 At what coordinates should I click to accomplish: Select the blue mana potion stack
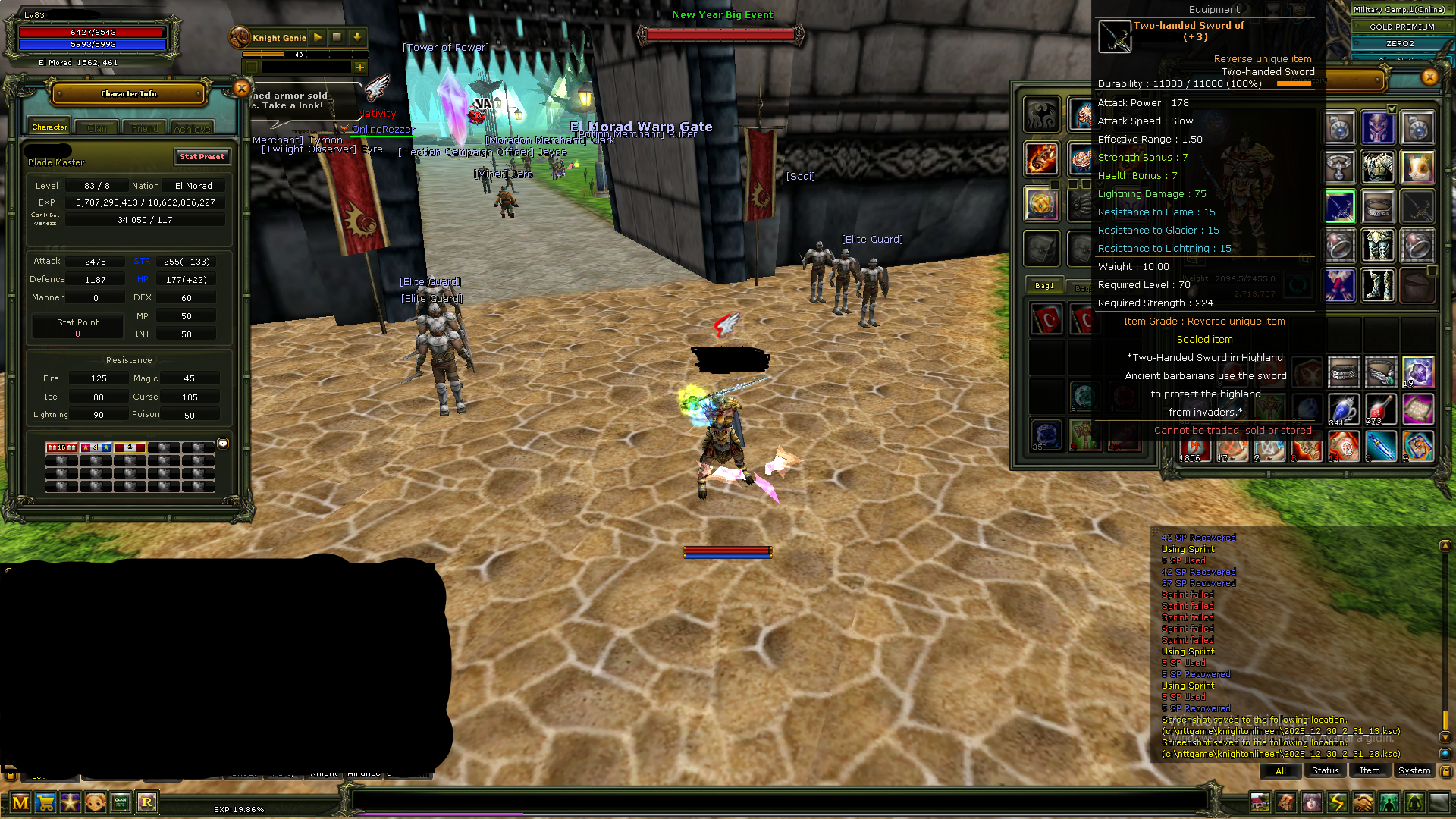coord(1342,409)
